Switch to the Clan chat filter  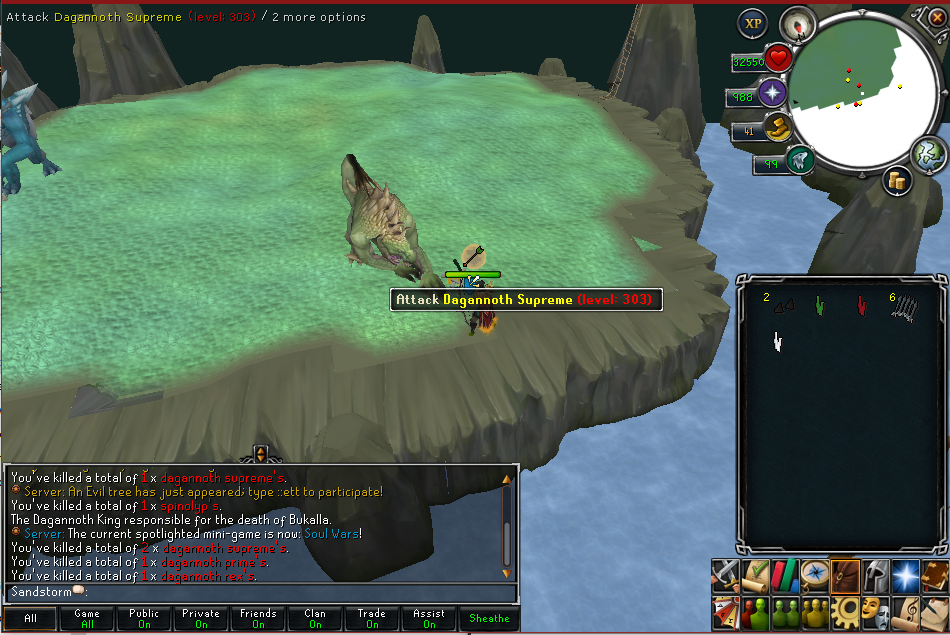click(315, 618)
